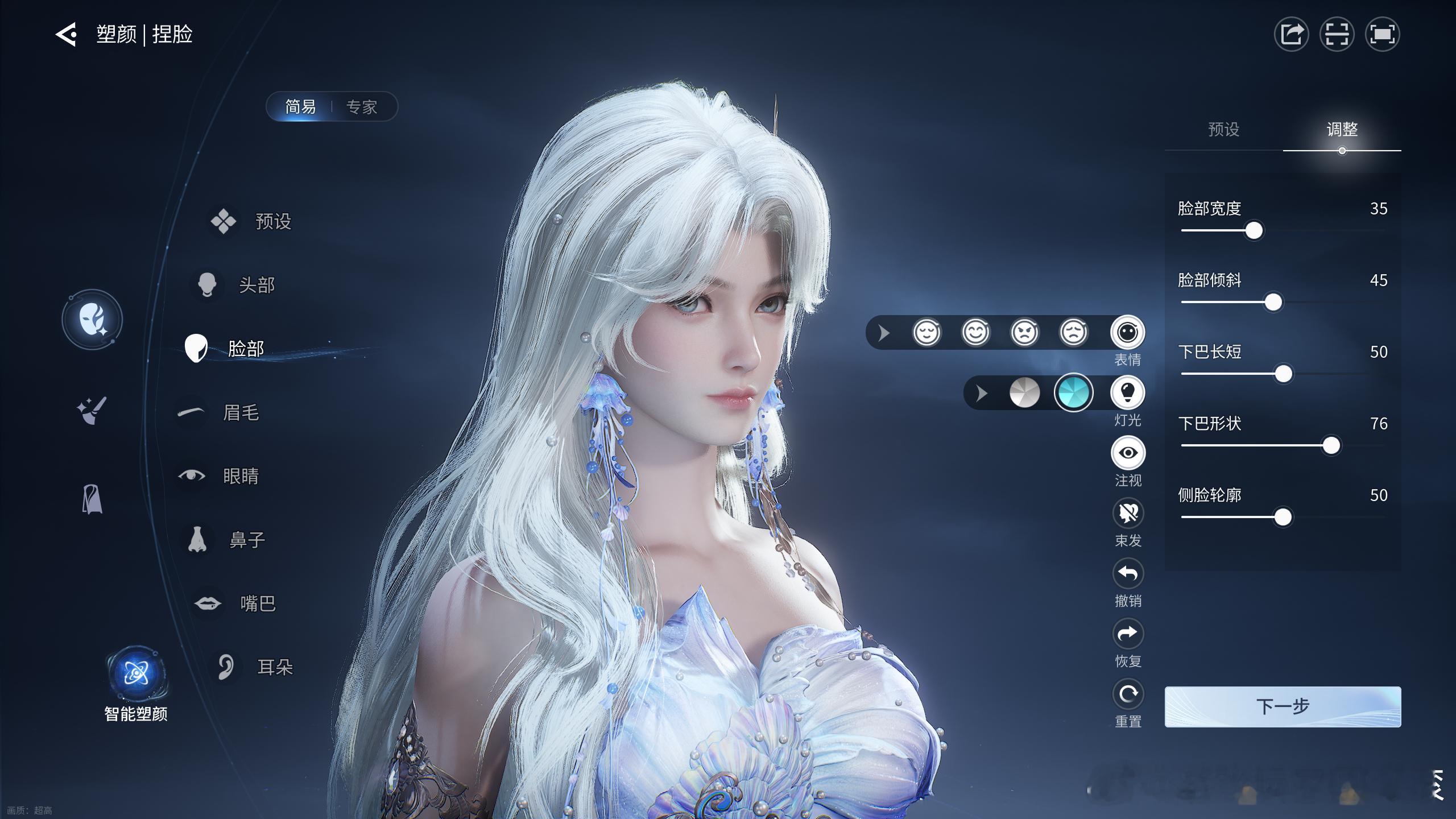Open the makeup brush category icon

92,410
